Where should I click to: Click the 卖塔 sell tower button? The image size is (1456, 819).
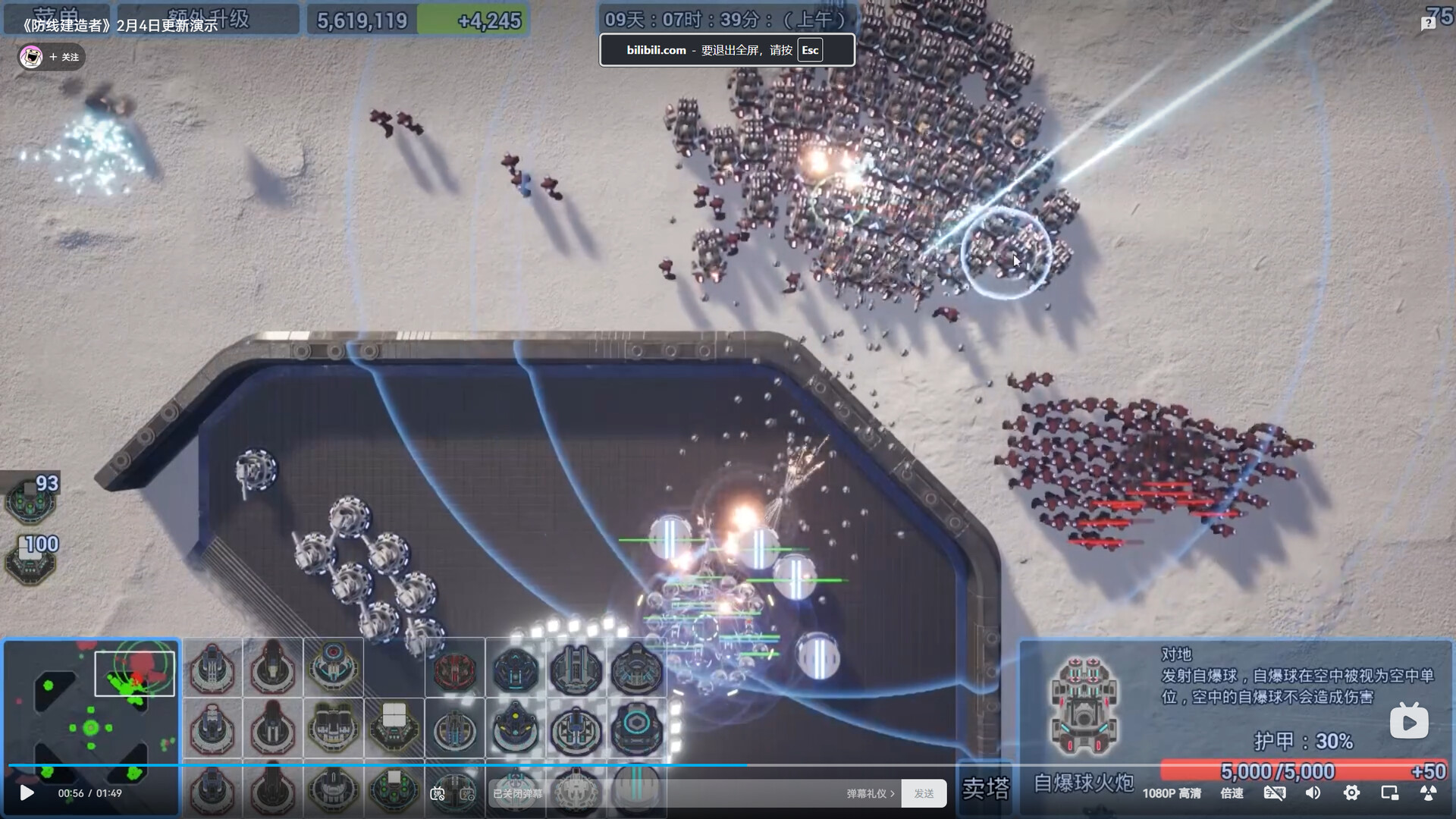click(987, 791)
